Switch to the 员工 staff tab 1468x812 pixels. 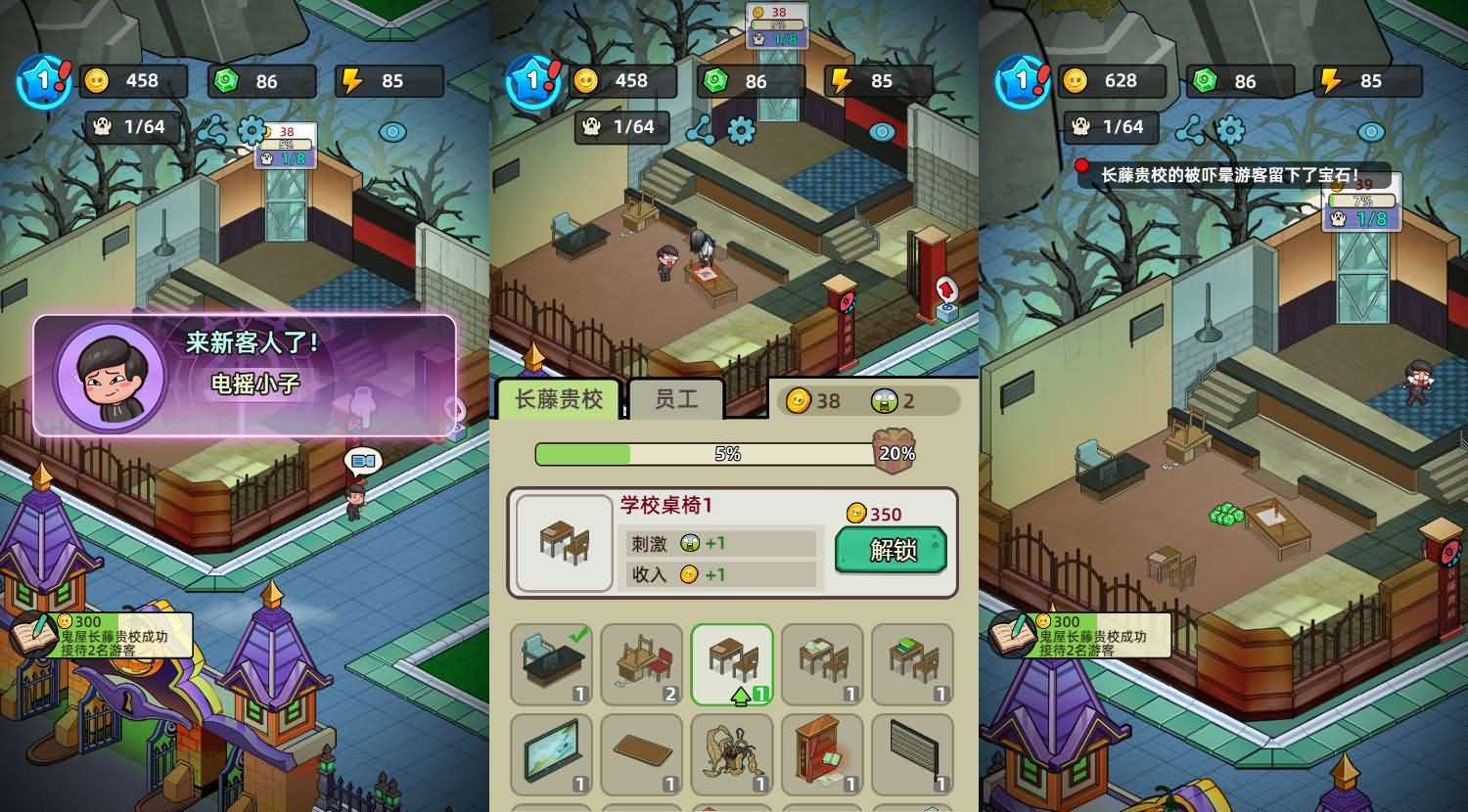point(675,396)
